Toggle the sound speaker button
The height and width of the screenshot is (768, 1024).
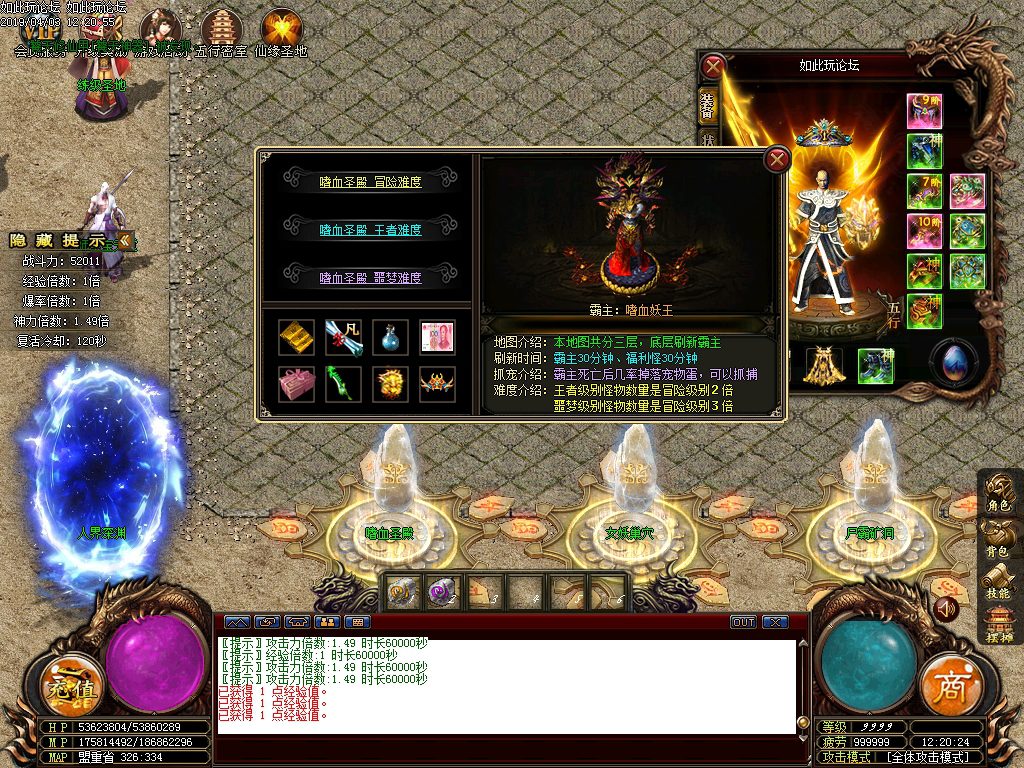945,607
